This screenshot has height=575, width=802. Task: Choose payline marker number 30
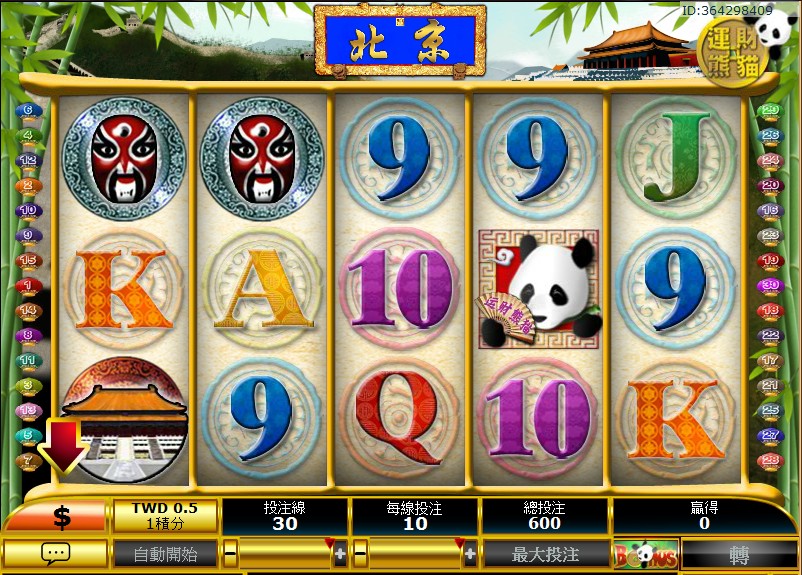770,285
